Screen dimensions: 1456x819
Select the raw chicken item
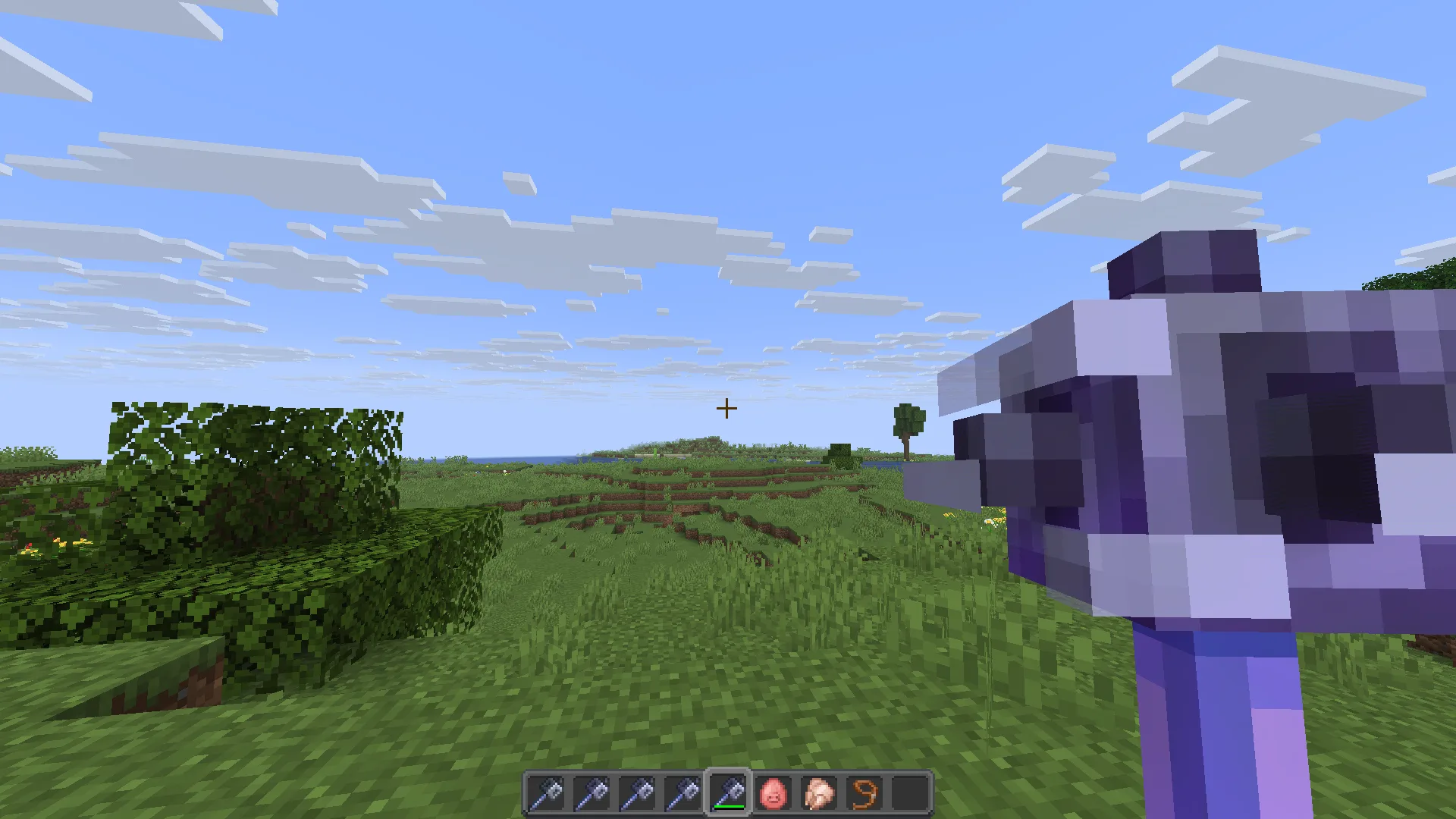point(819,792)
